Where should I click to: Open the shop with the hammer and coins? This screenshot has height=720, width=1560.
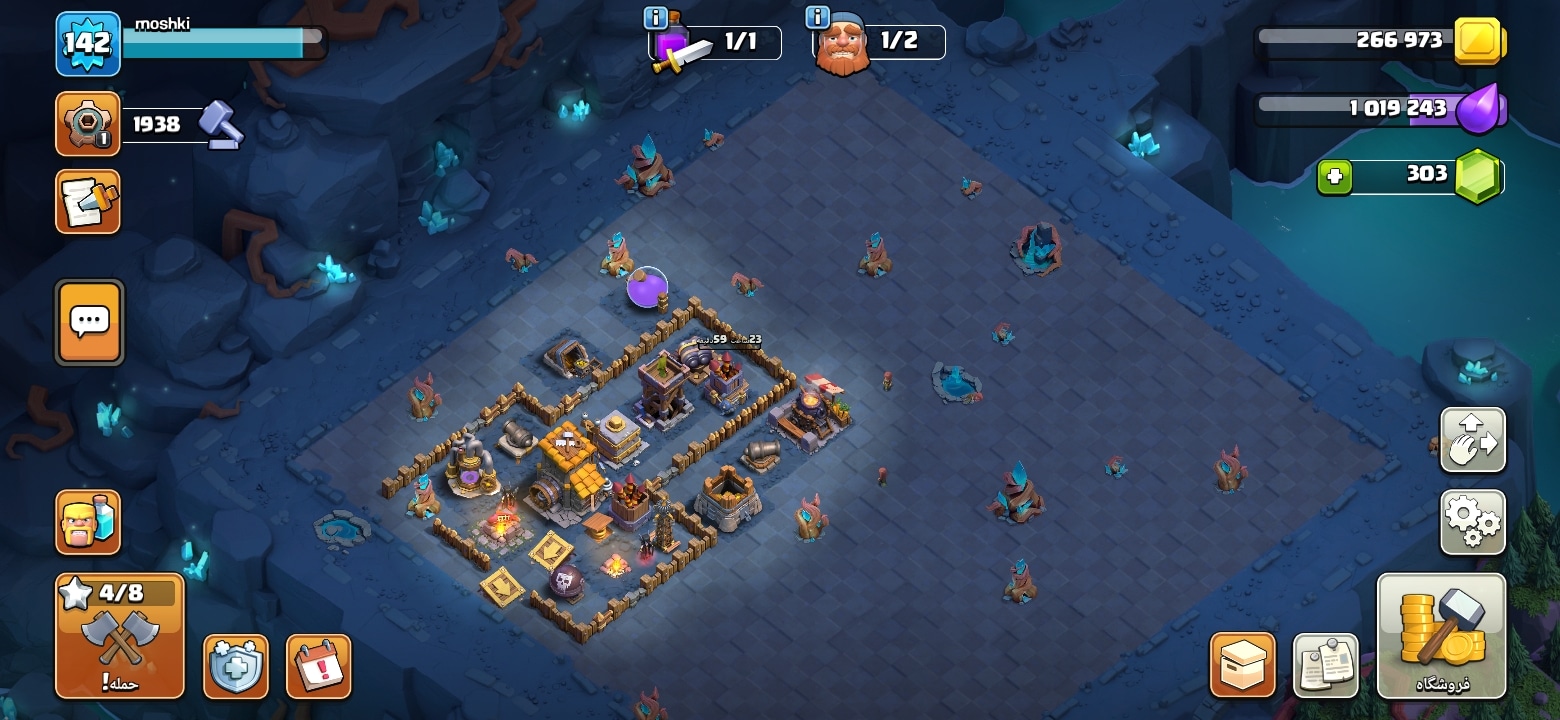1441,635
